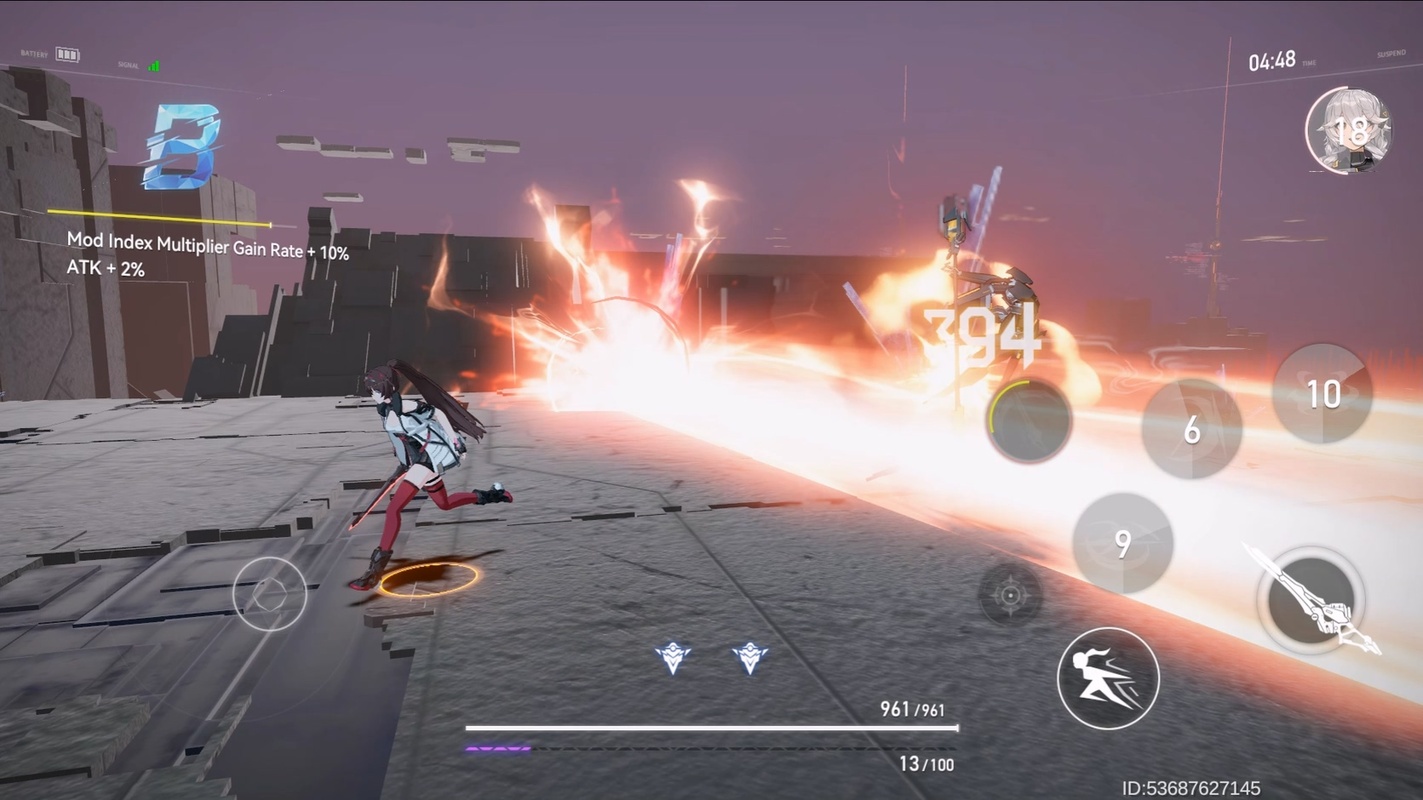Switch to the silver-haired character portrait
The image size is (1423, 800).
pyautogui.click(x=1349, y=131)
